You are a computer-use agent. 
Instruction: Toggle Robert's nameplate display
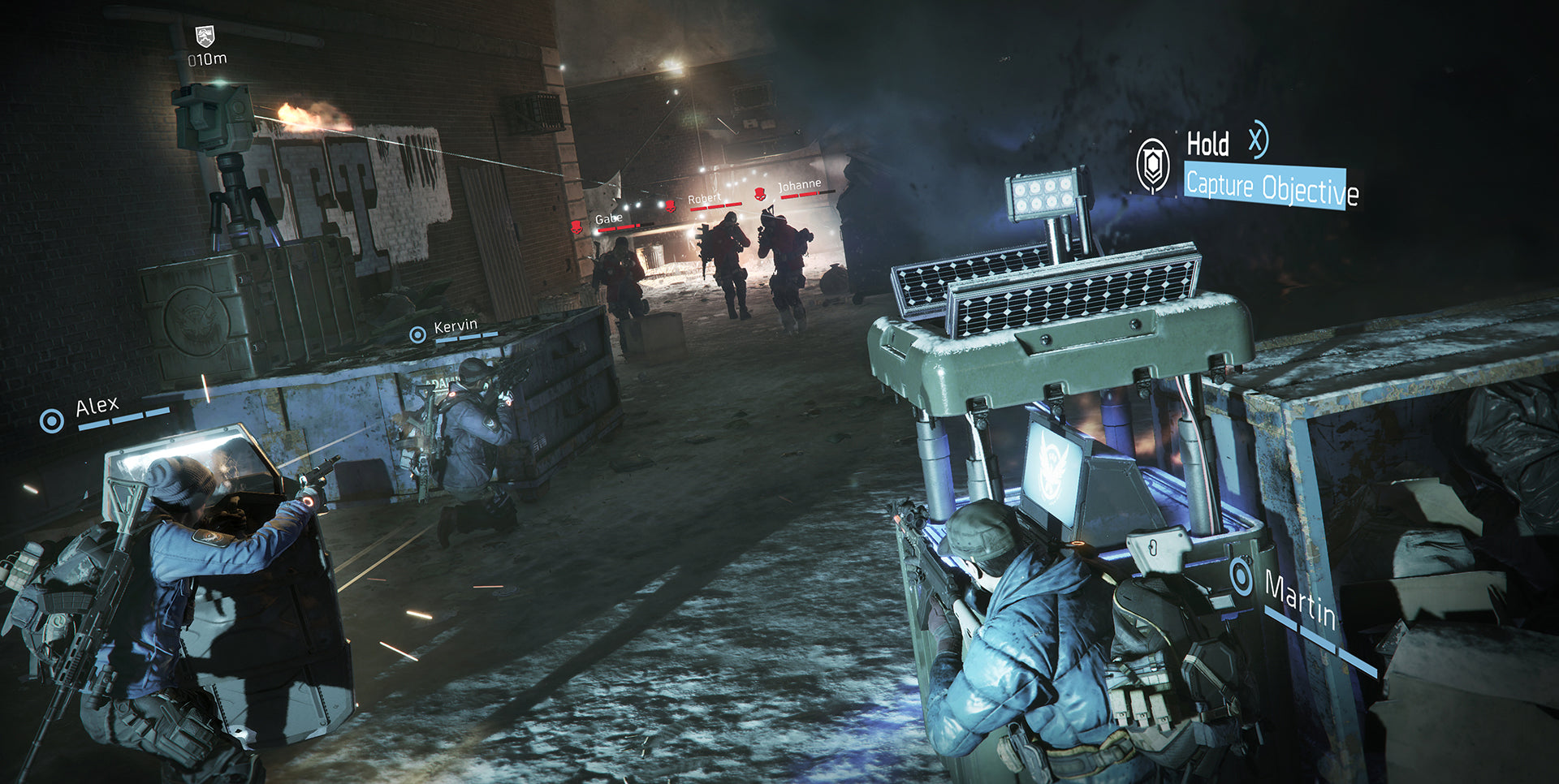tap(705, 196)
